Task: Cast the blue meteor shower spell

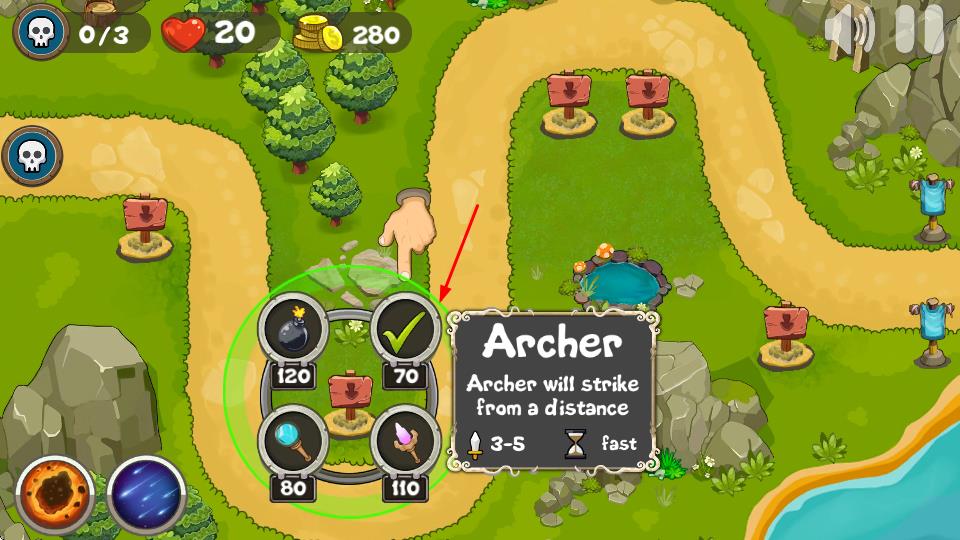Action: pos(146,495)
